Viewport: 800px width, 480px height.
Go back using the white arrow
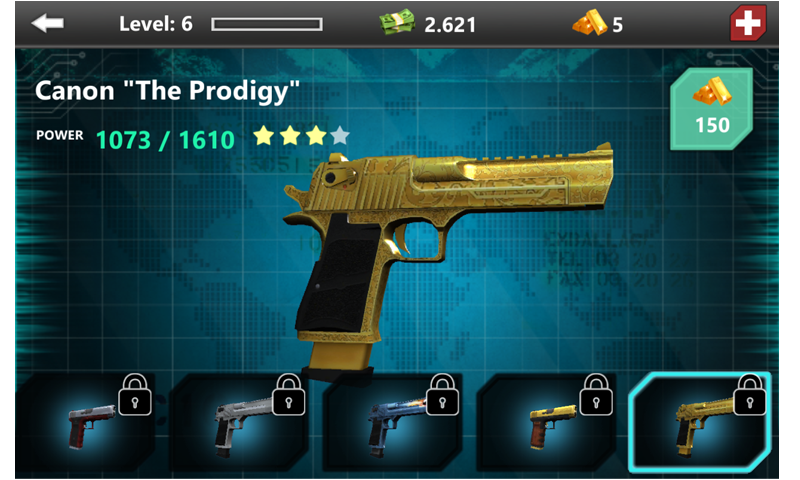48,23
